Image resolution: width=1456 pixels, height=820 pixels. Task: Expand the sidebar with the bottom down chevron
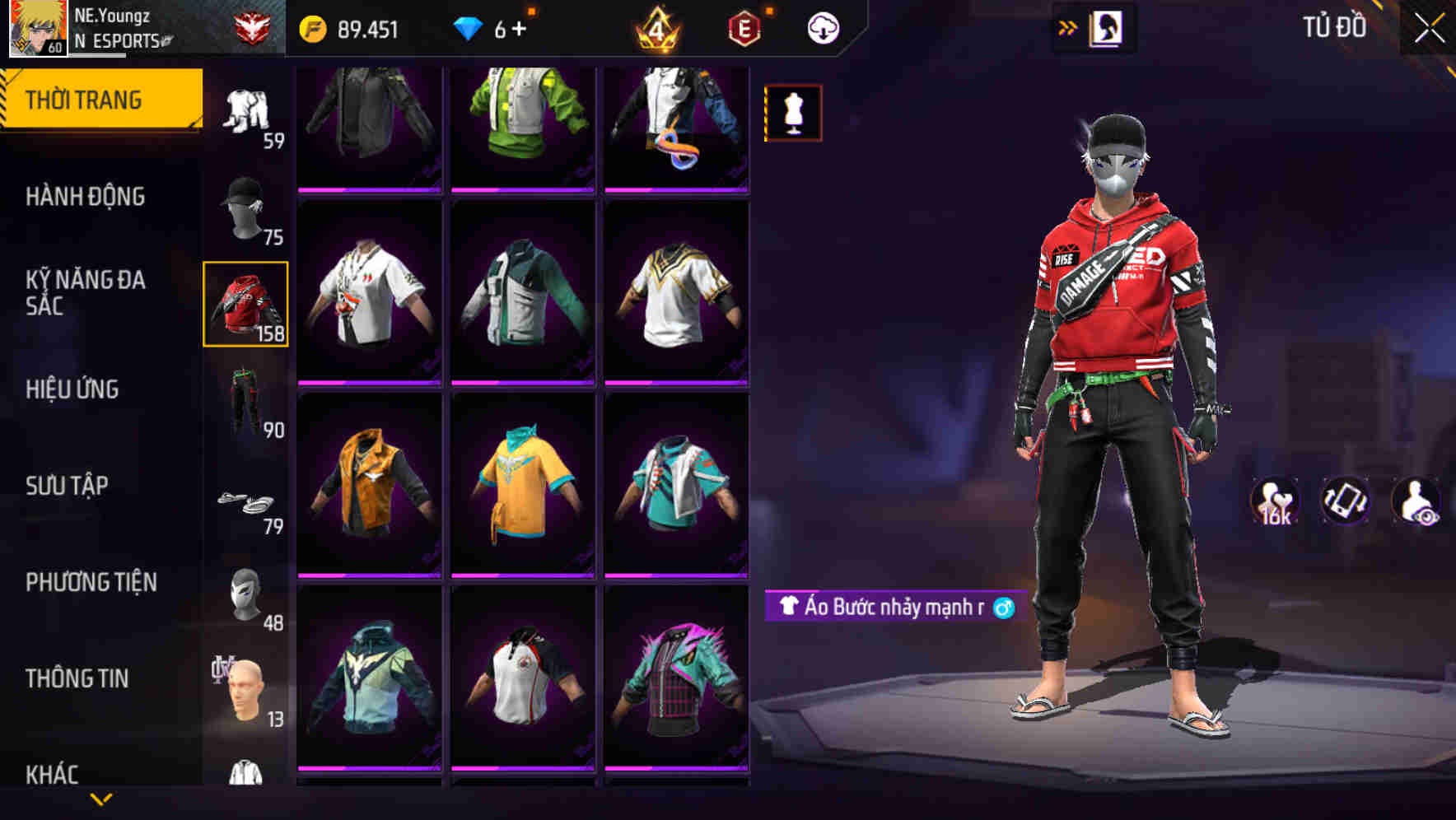coord(102,800)
